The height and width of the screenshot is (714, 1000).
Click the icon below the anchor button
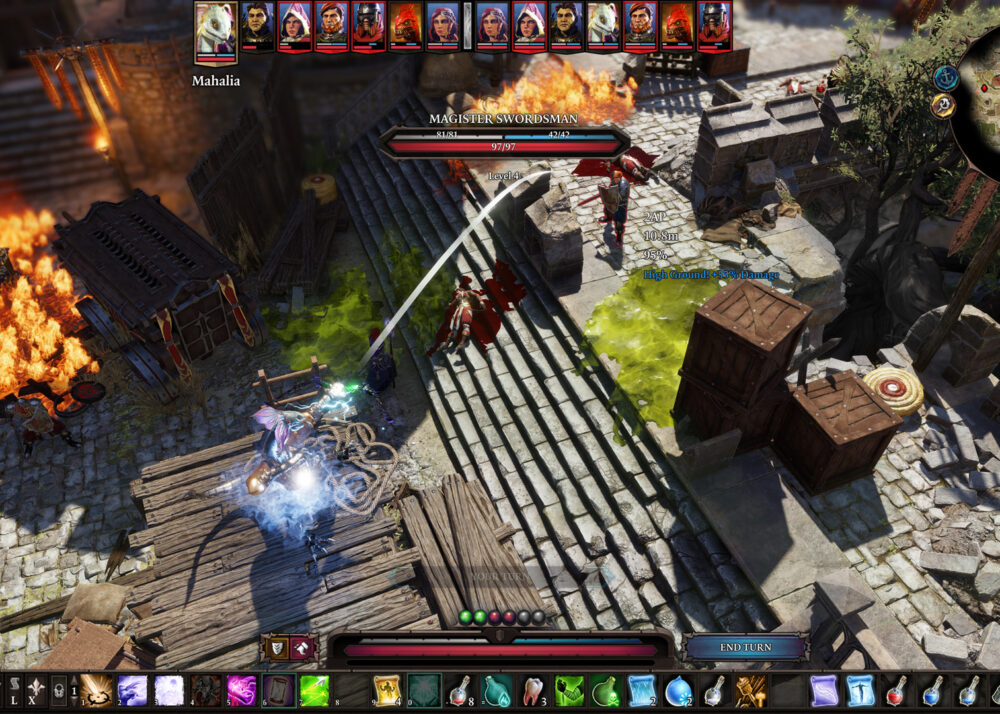(943, 106)
